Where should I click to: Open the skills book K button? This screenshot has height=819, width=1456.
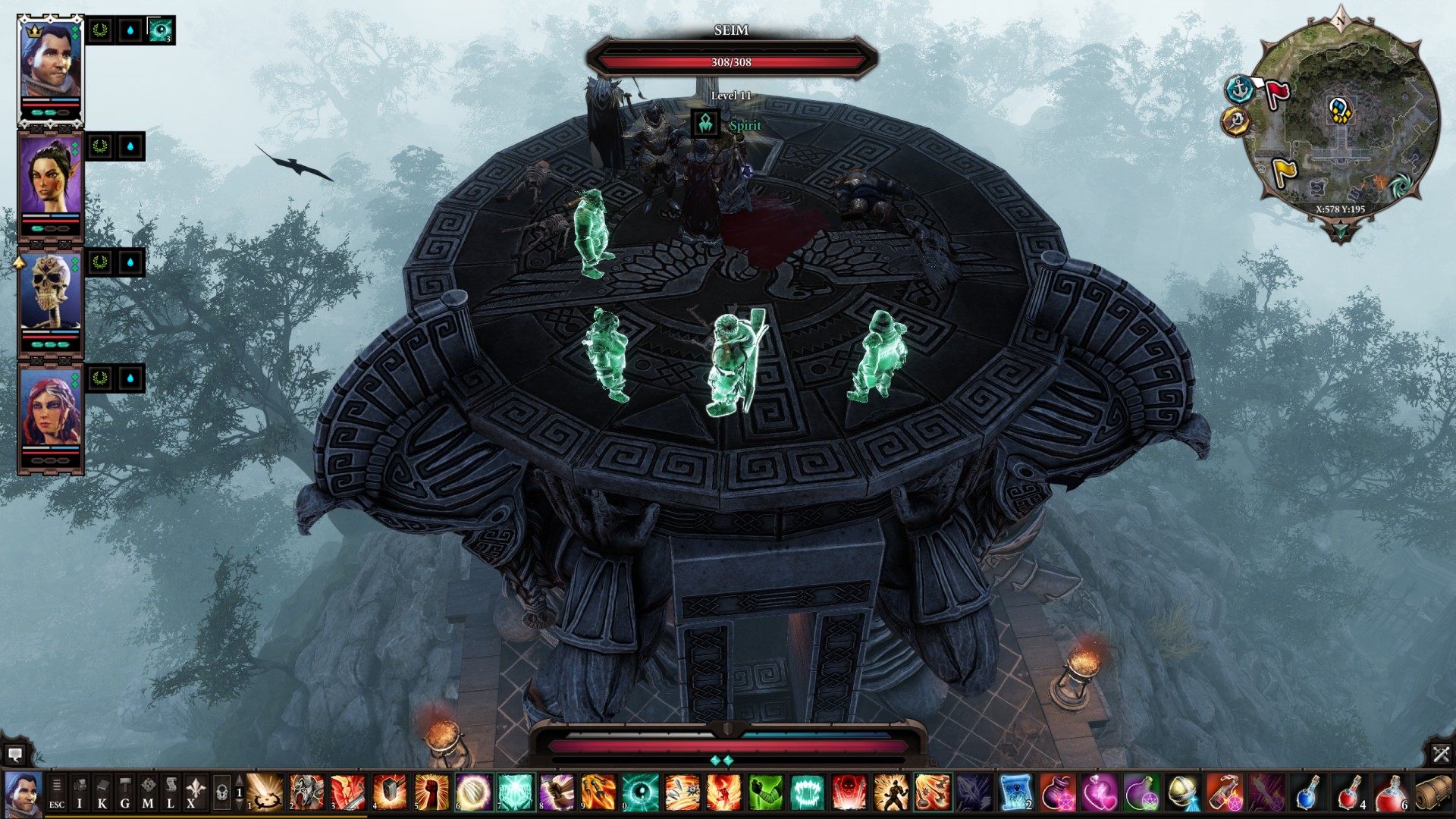tap(102, 792)
